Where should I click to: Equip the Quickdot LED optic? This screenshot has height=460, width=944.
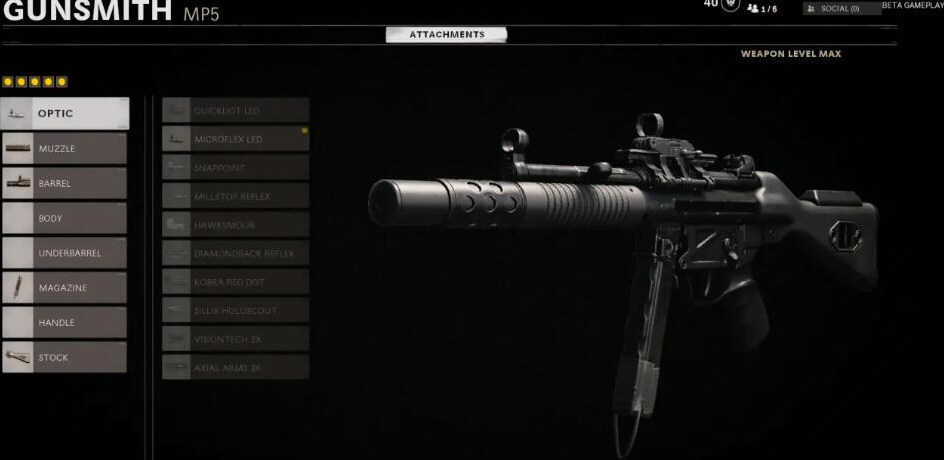(x=236, y=110)
